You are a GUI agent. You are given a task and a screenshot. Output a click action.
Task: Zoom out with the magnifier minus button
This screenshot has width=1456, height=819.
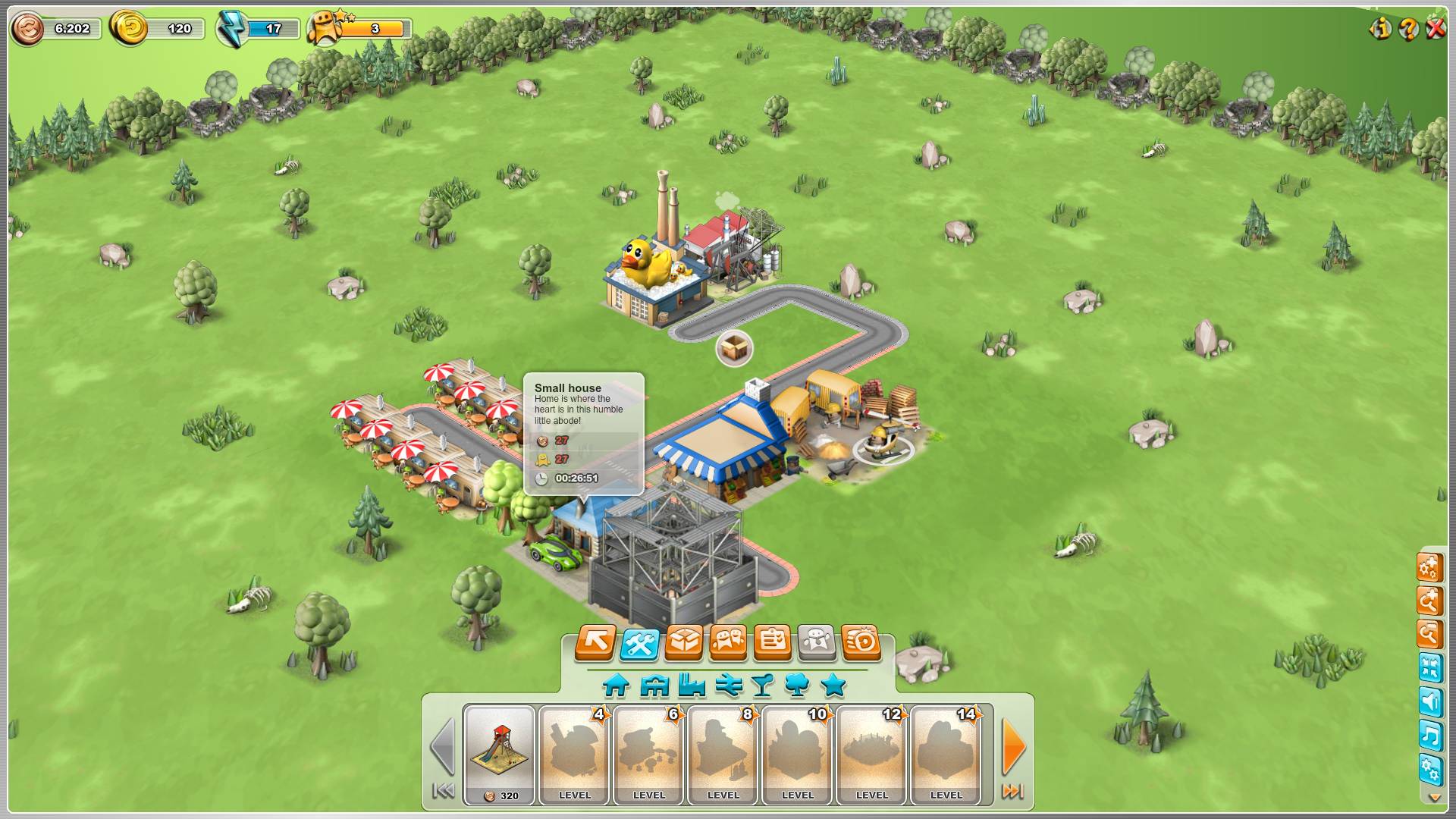tap(1429, 635)
